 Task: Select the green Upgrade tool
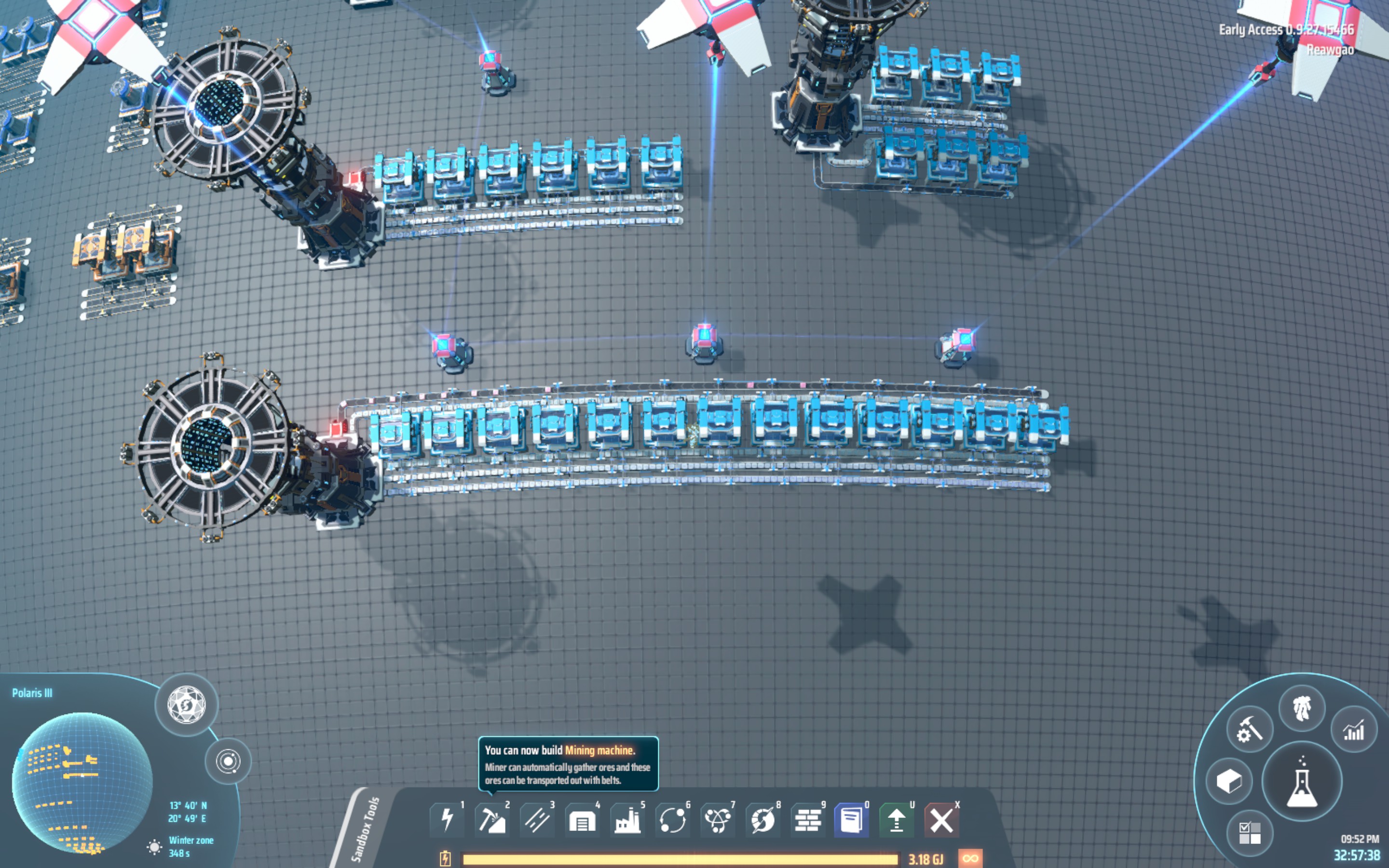(898, 820)
